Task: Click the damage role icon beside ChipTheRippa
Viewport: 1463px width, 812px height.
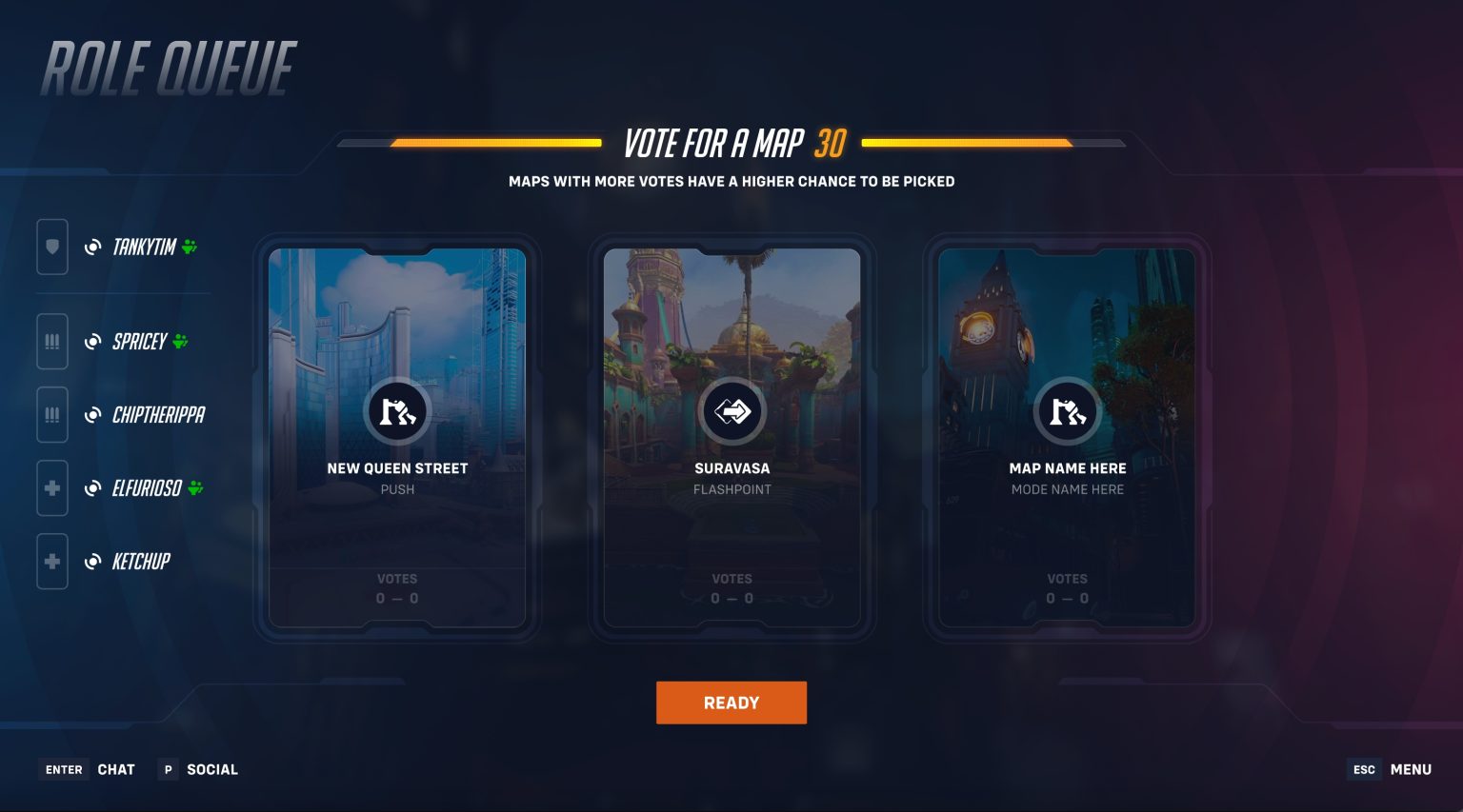Action: point(51,414)
